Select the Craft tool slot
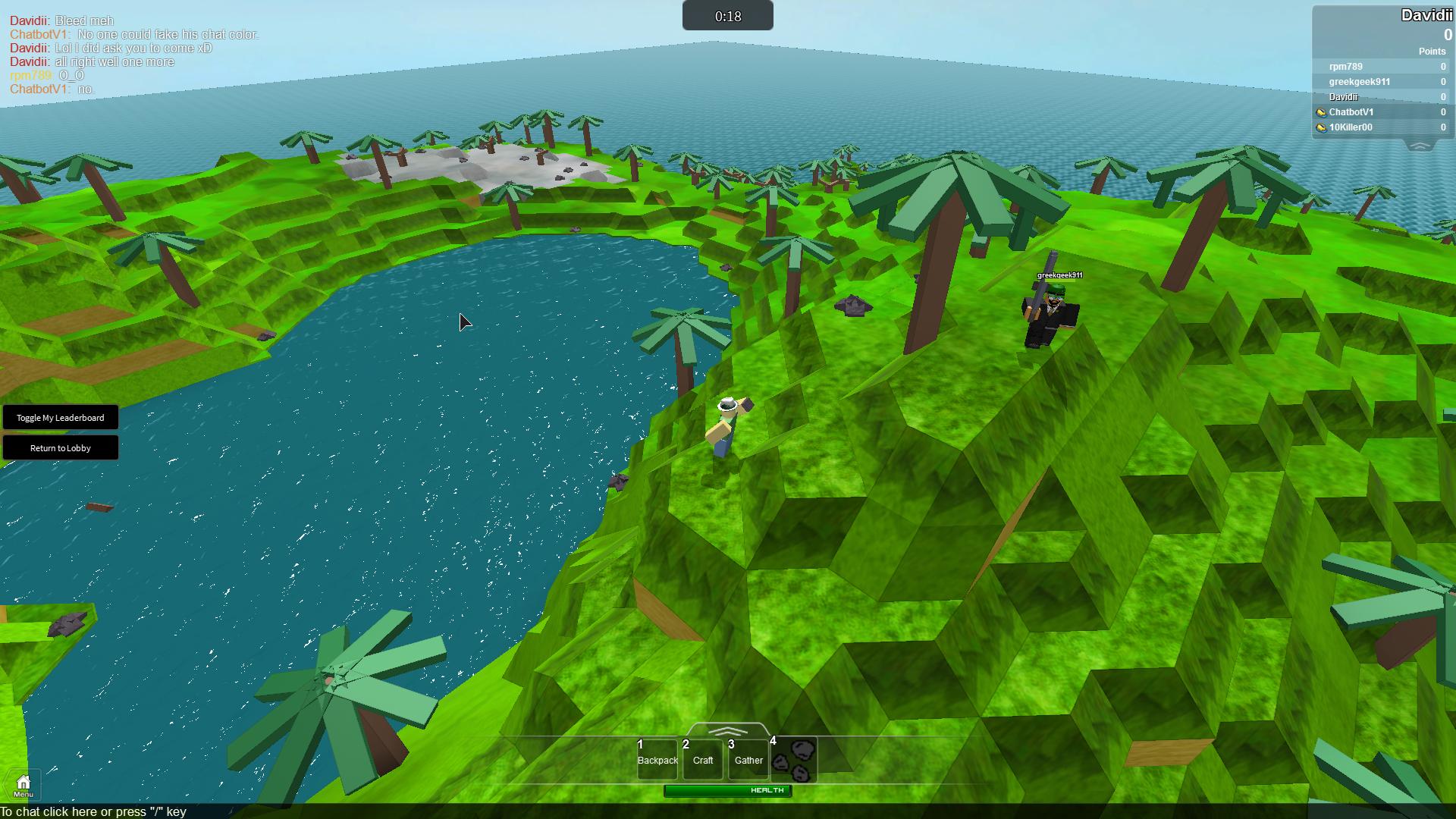 tap(703, 759)
